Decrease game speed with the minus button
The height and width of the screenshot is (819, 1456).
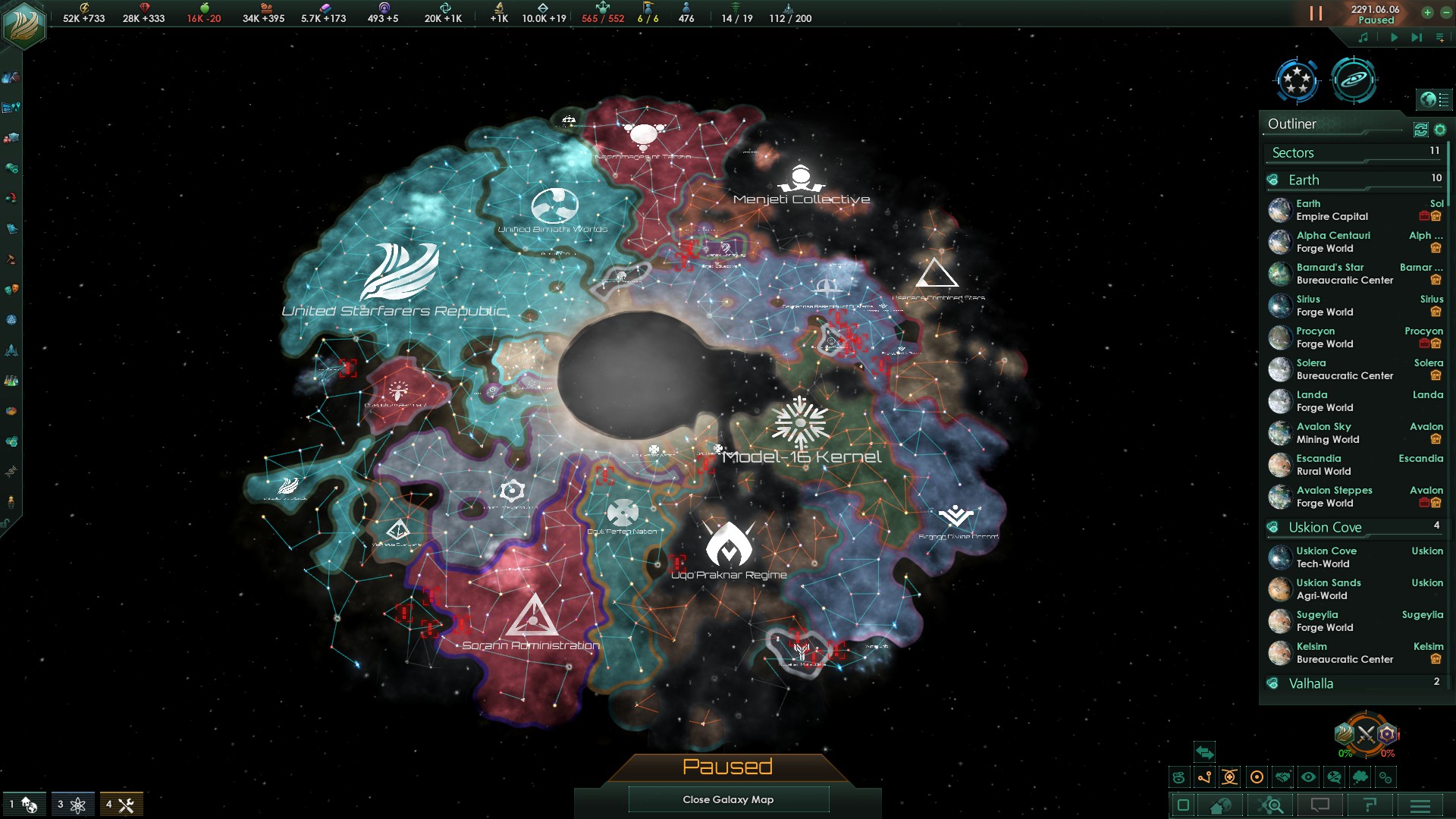pos(1445,12)
